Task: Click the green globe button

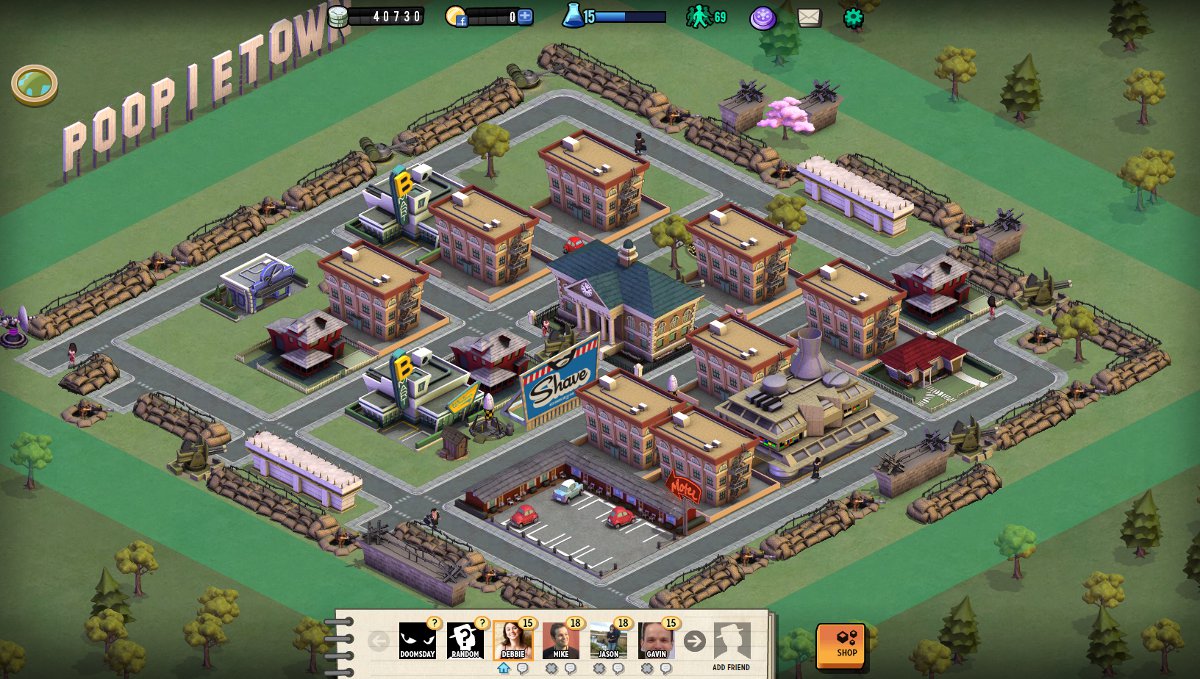Action: [34, 83]
